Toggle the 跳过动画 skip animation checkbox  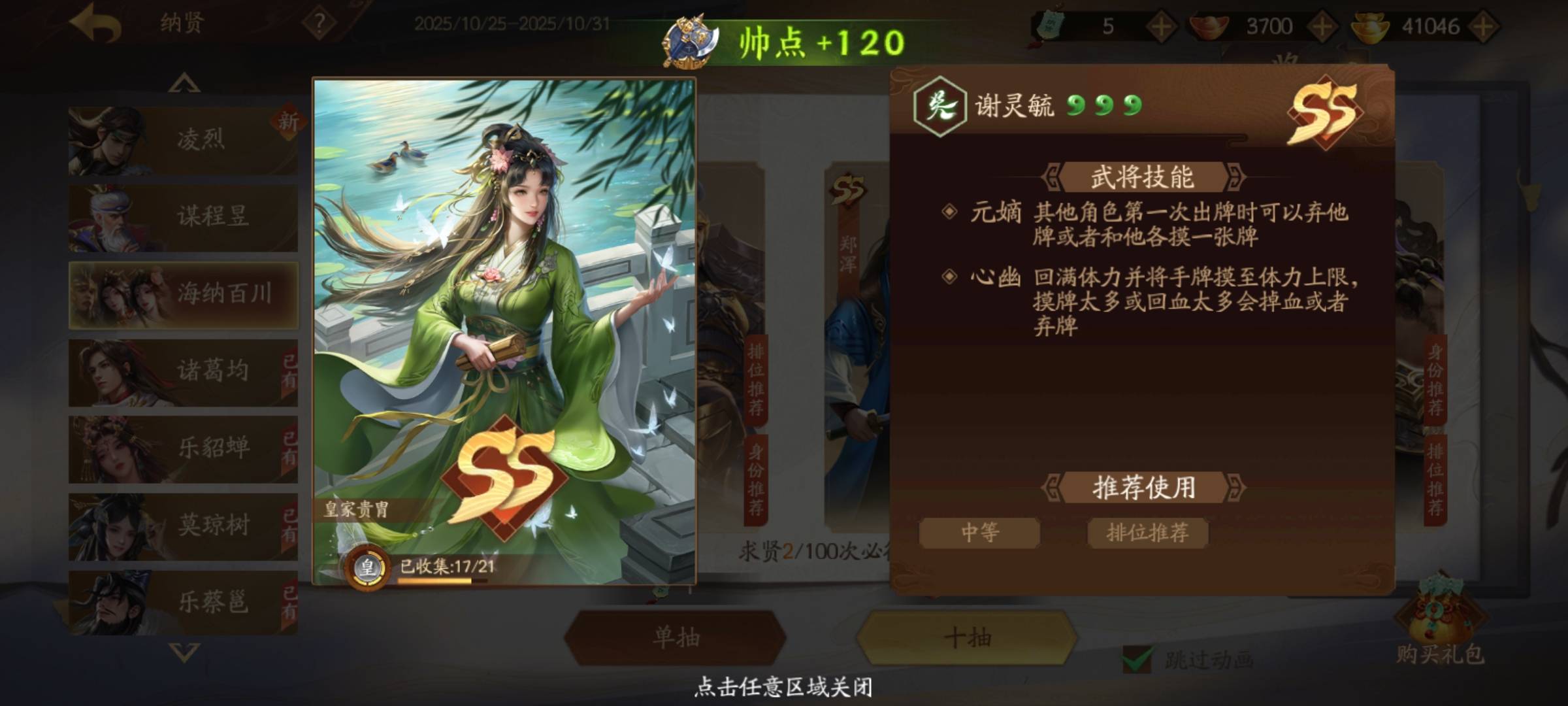coord(1137,659)
